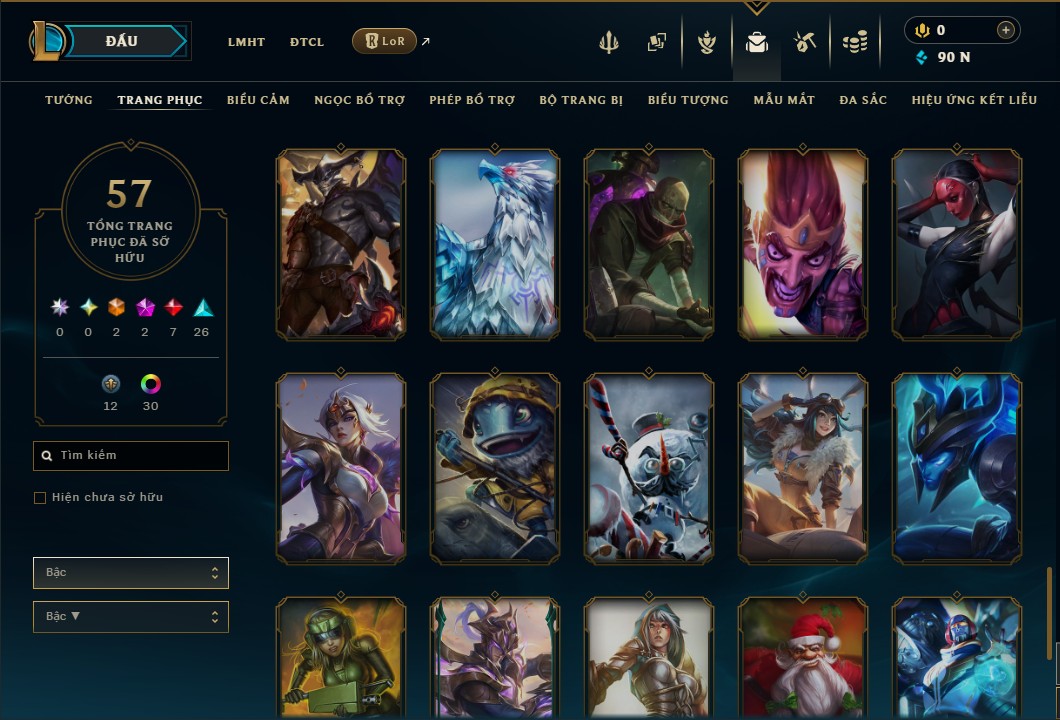Select the NGỌC BỔ TRỢ tab
The height and width of the screenshot is (720, 1060).
coord(359,100)
